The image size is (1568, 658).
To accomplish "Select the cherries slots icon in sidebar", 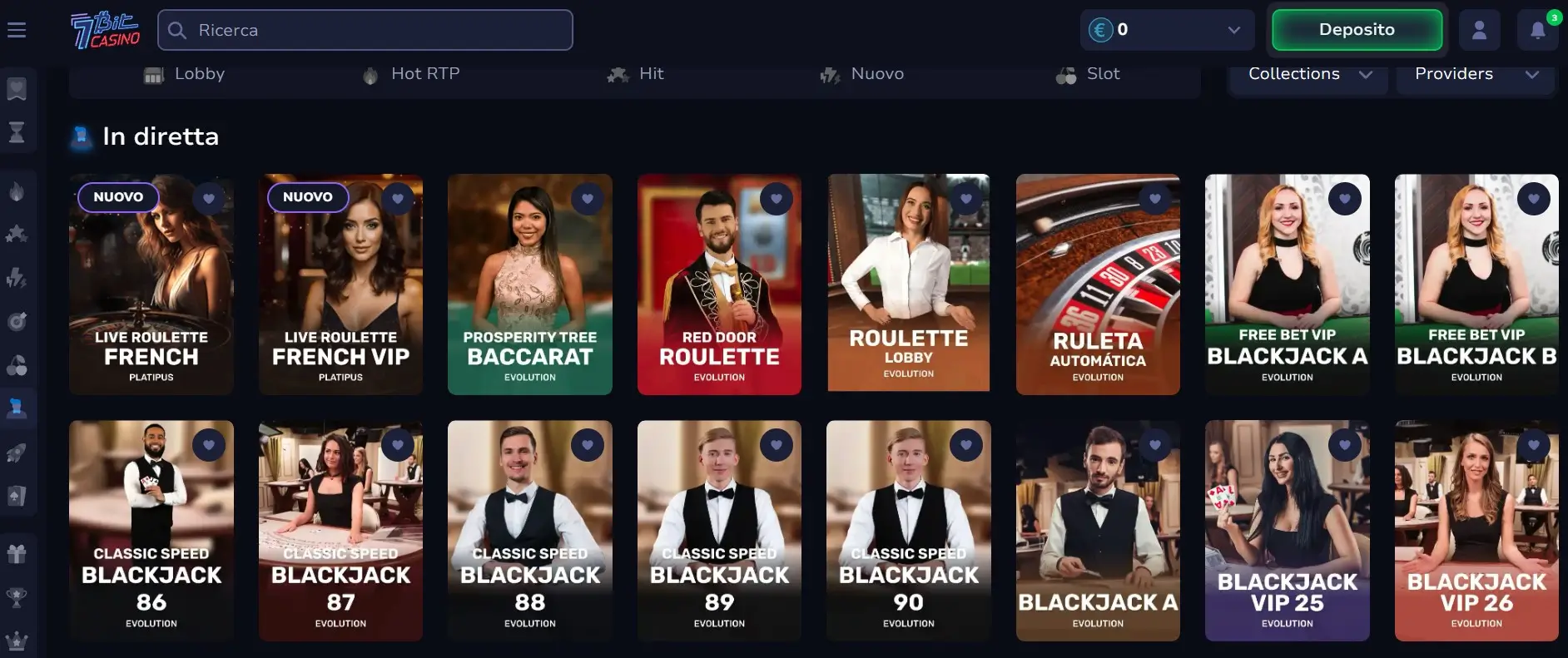I will tap(16, 366).
